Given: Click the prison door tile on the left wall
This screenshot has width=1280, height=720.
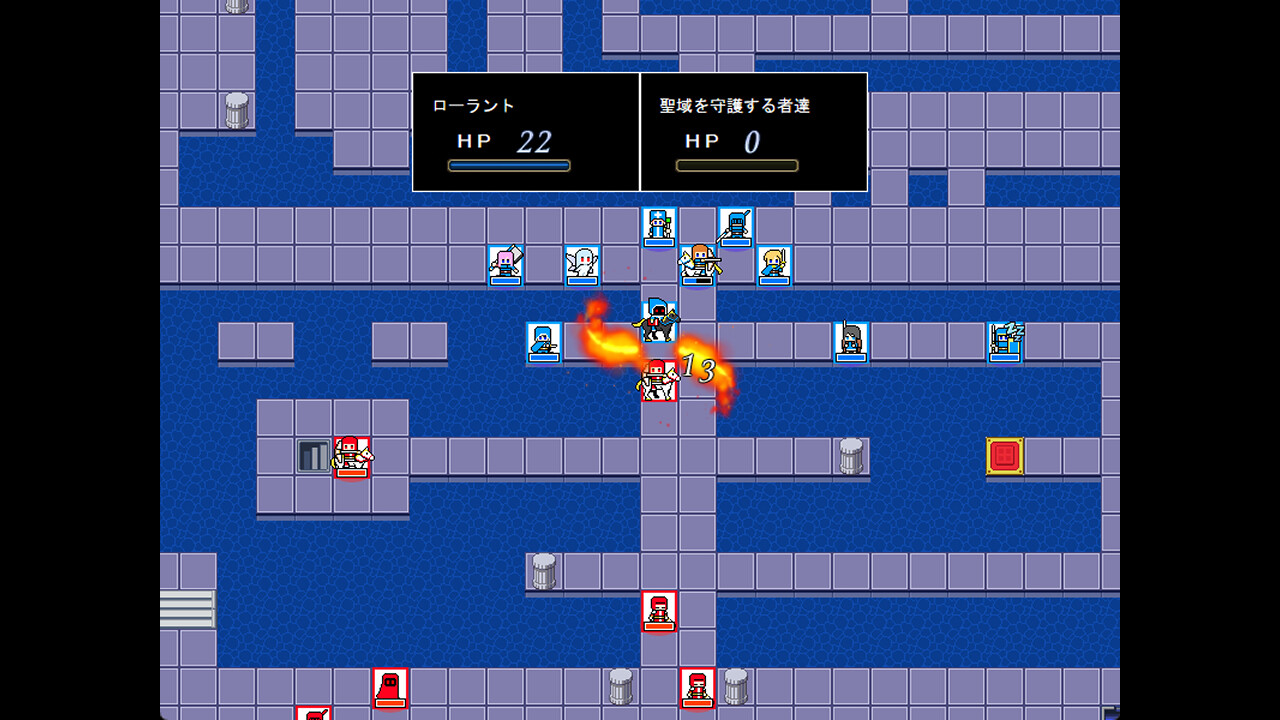Looking at the screenshot, I should pos(312,456).
